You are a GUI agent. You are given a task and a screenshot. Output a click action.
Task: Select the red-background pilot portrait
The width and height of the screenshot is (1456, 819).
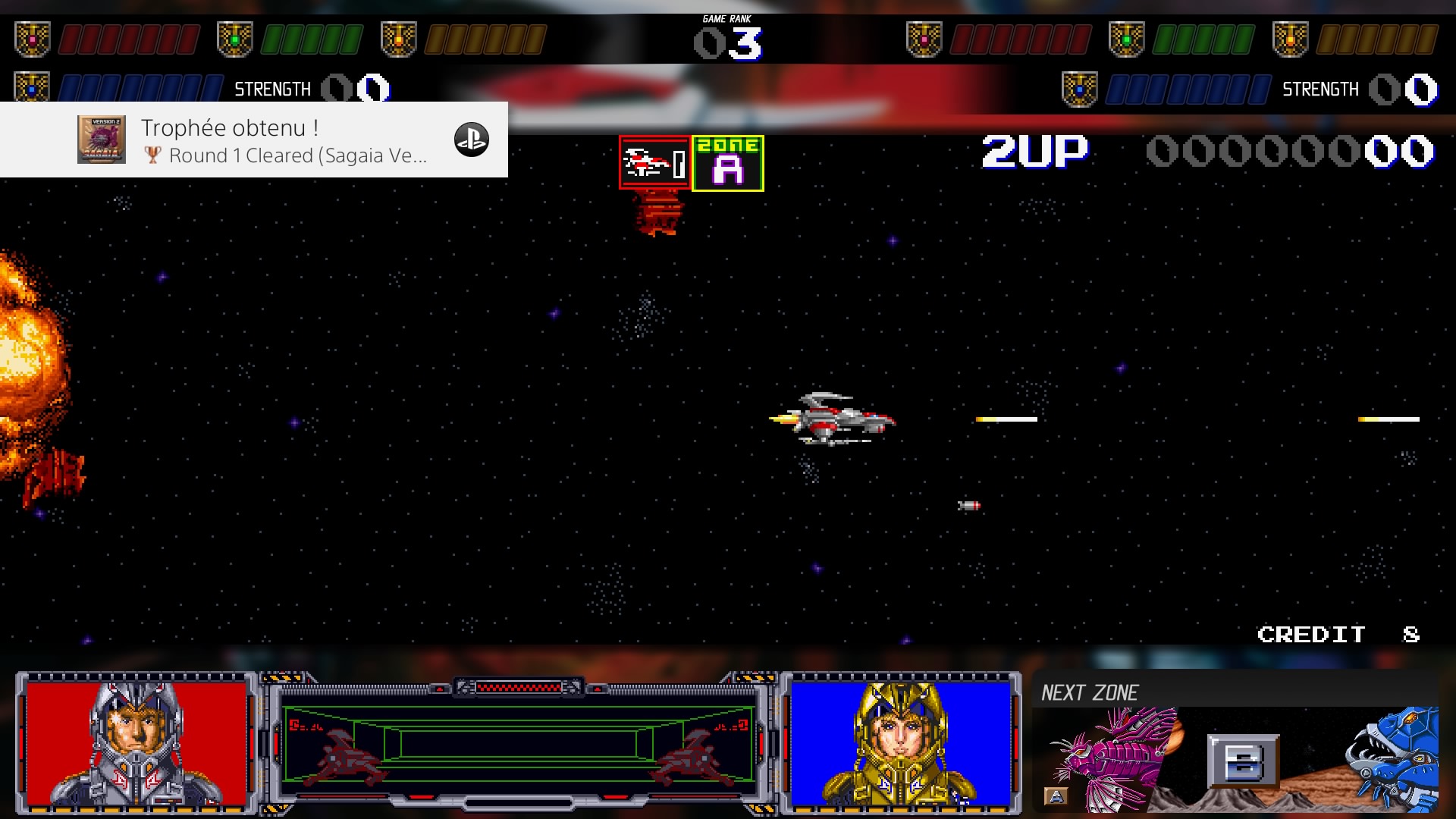coord(136,742)
